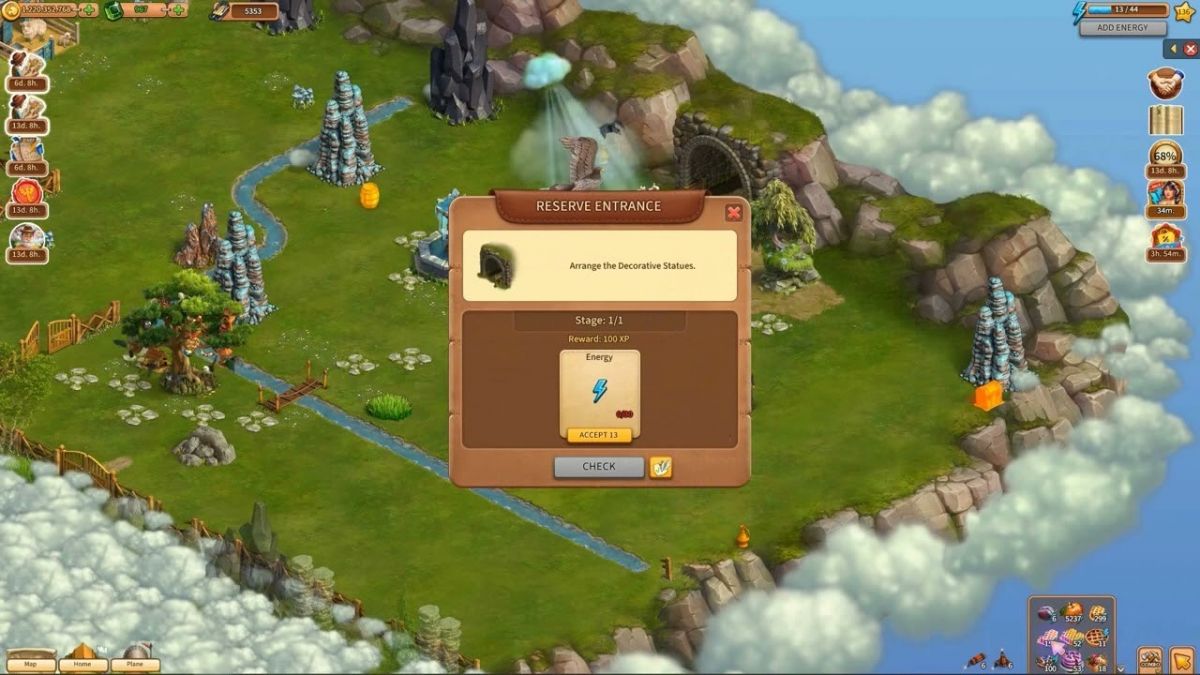Click the CHECK button
The width and height of the screenshot is (1200, 675).
point(599,466)
